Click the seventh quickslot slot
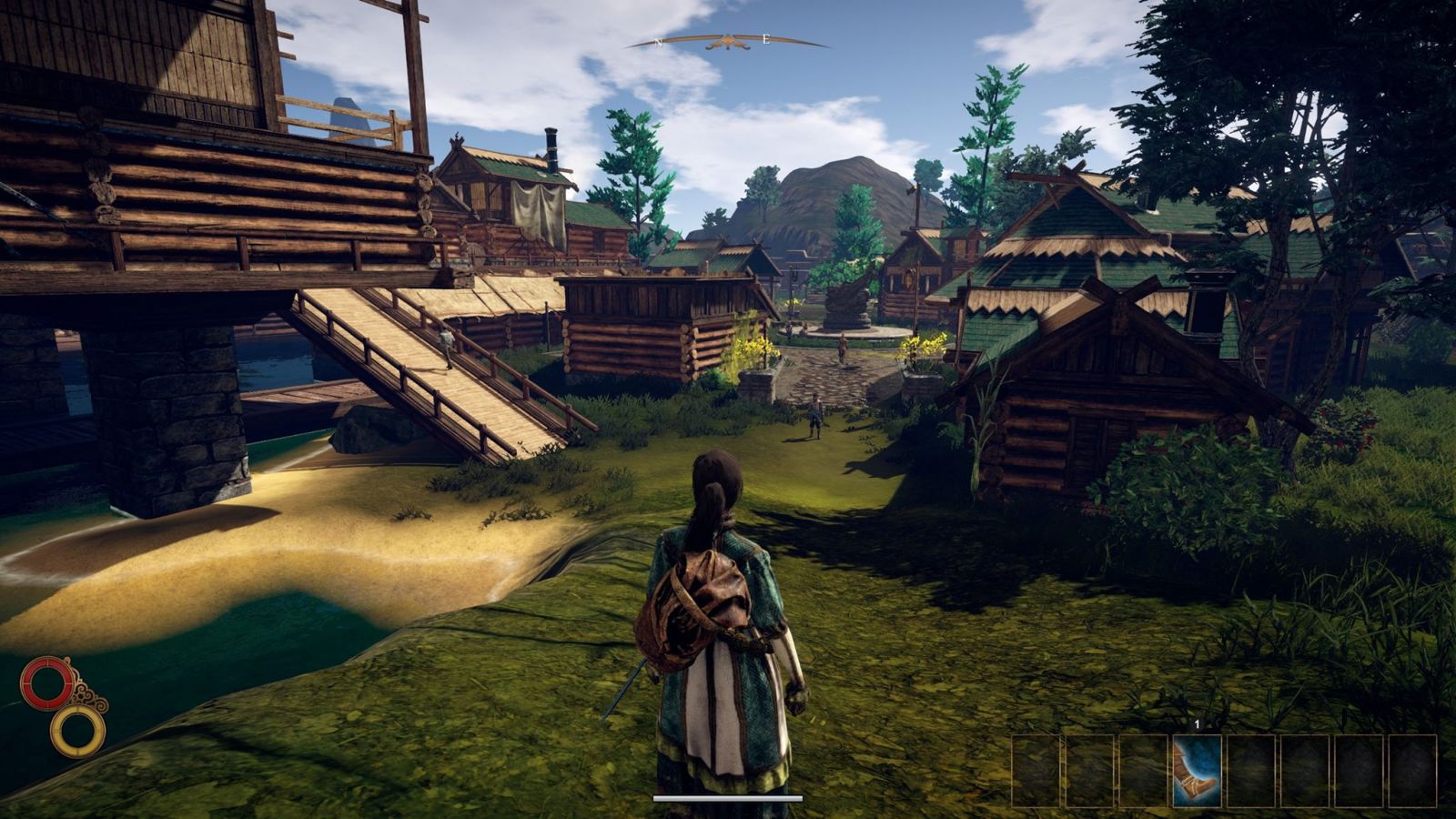 1358,764
